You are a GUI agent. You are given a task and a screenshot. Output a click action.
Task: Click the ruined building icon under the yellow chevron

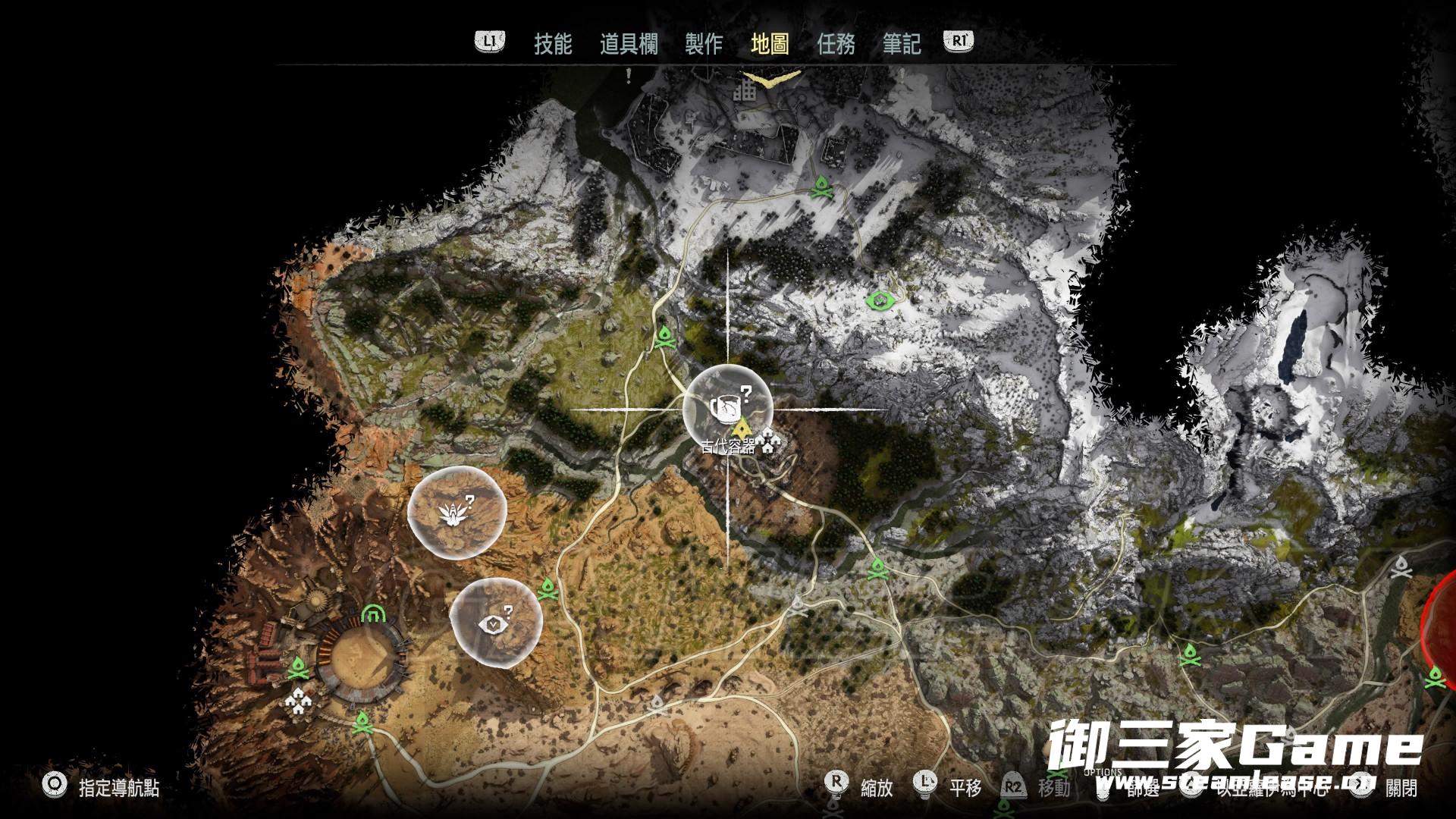click(x=745, y=92)
